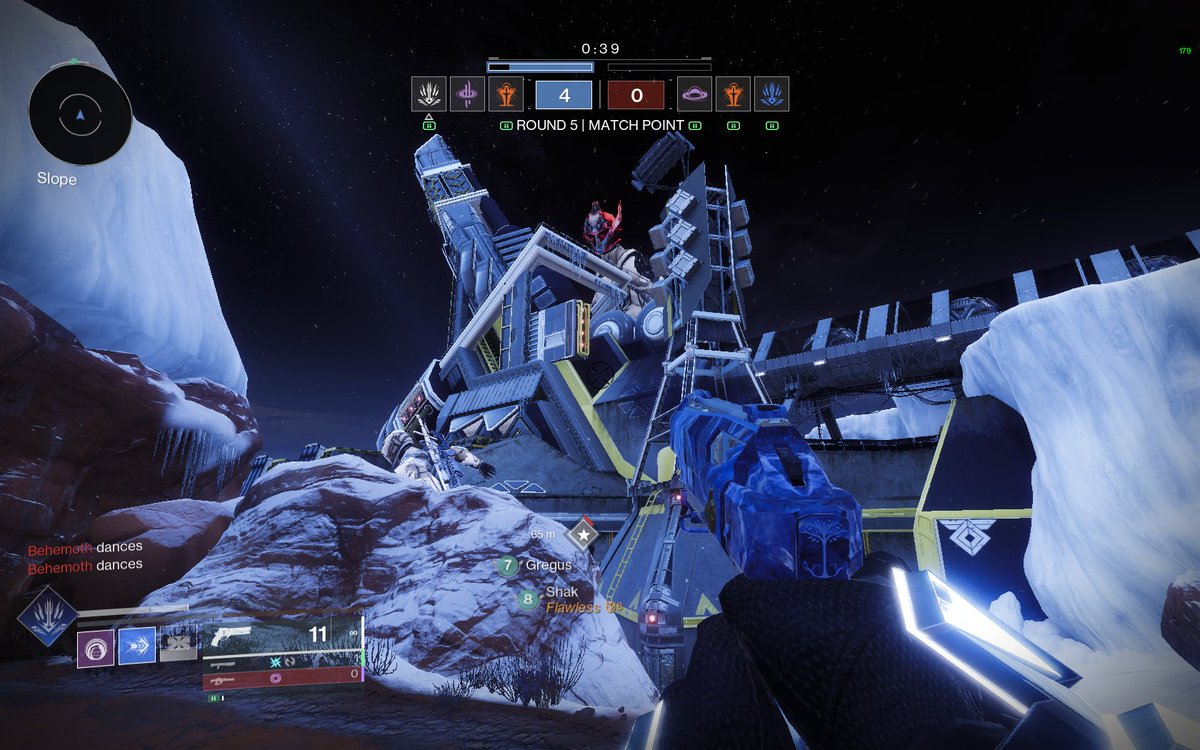
Task: Pick the purple dome-shaped player emblem
Action: (694, 94)
